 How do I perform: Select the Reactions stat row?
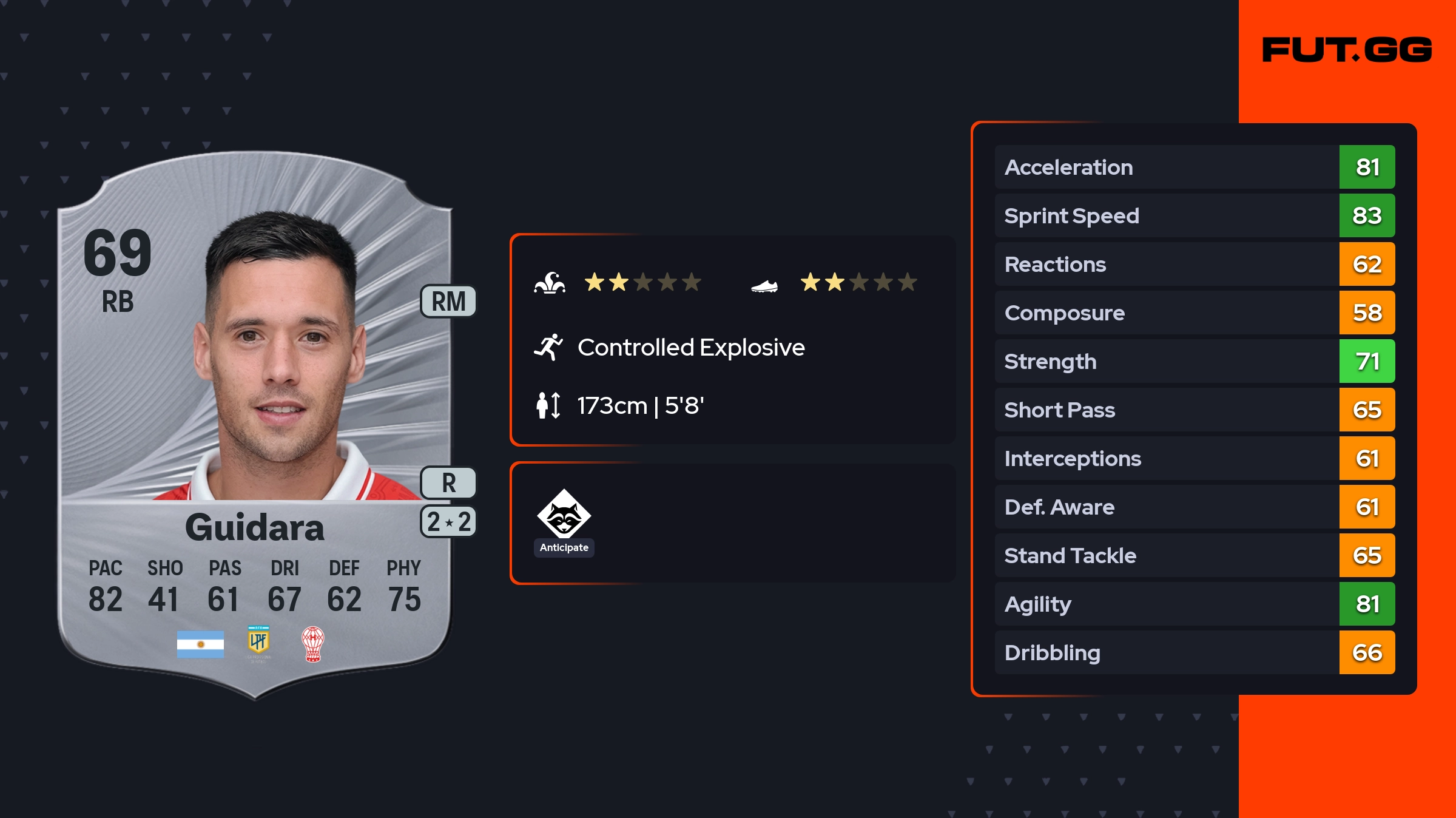[1195, 264]
